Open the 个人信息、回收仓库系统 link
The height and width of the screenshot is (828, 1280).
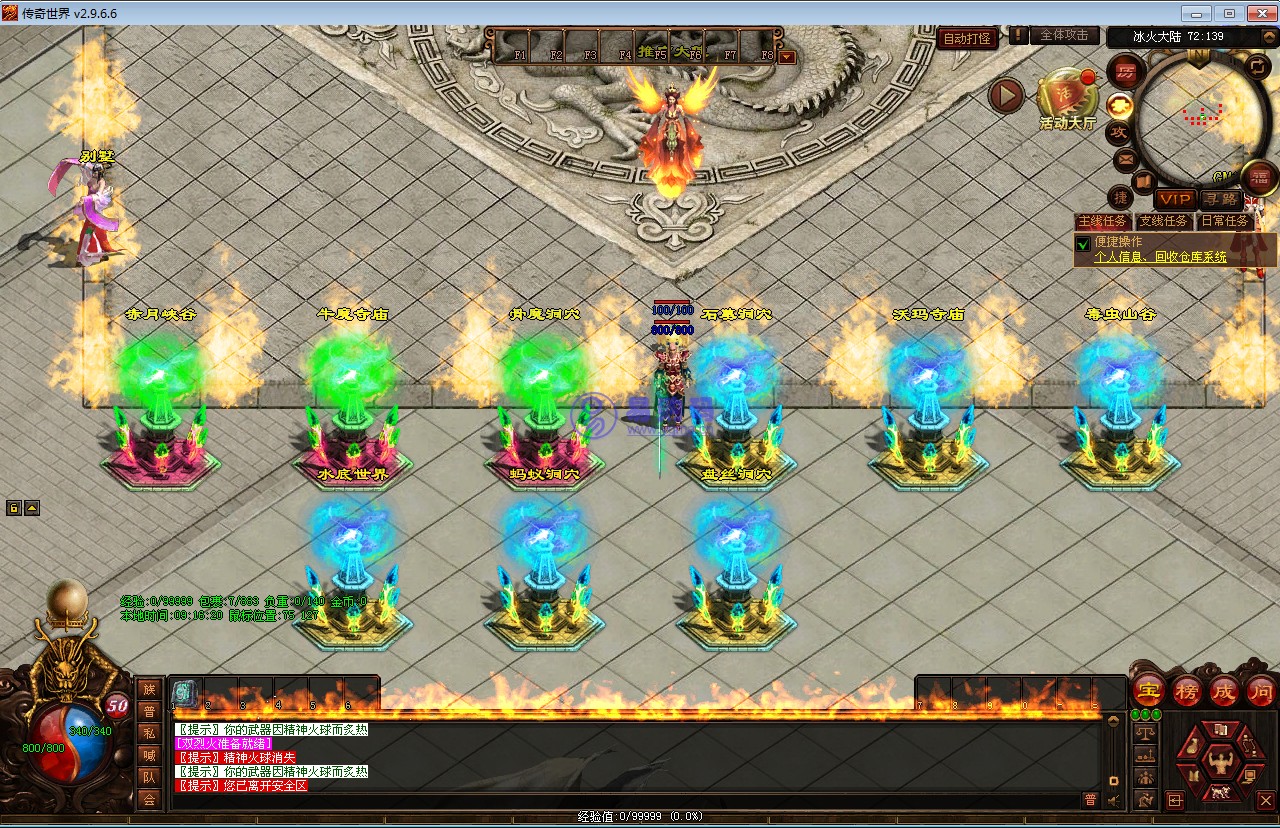tap(1160, 257)
